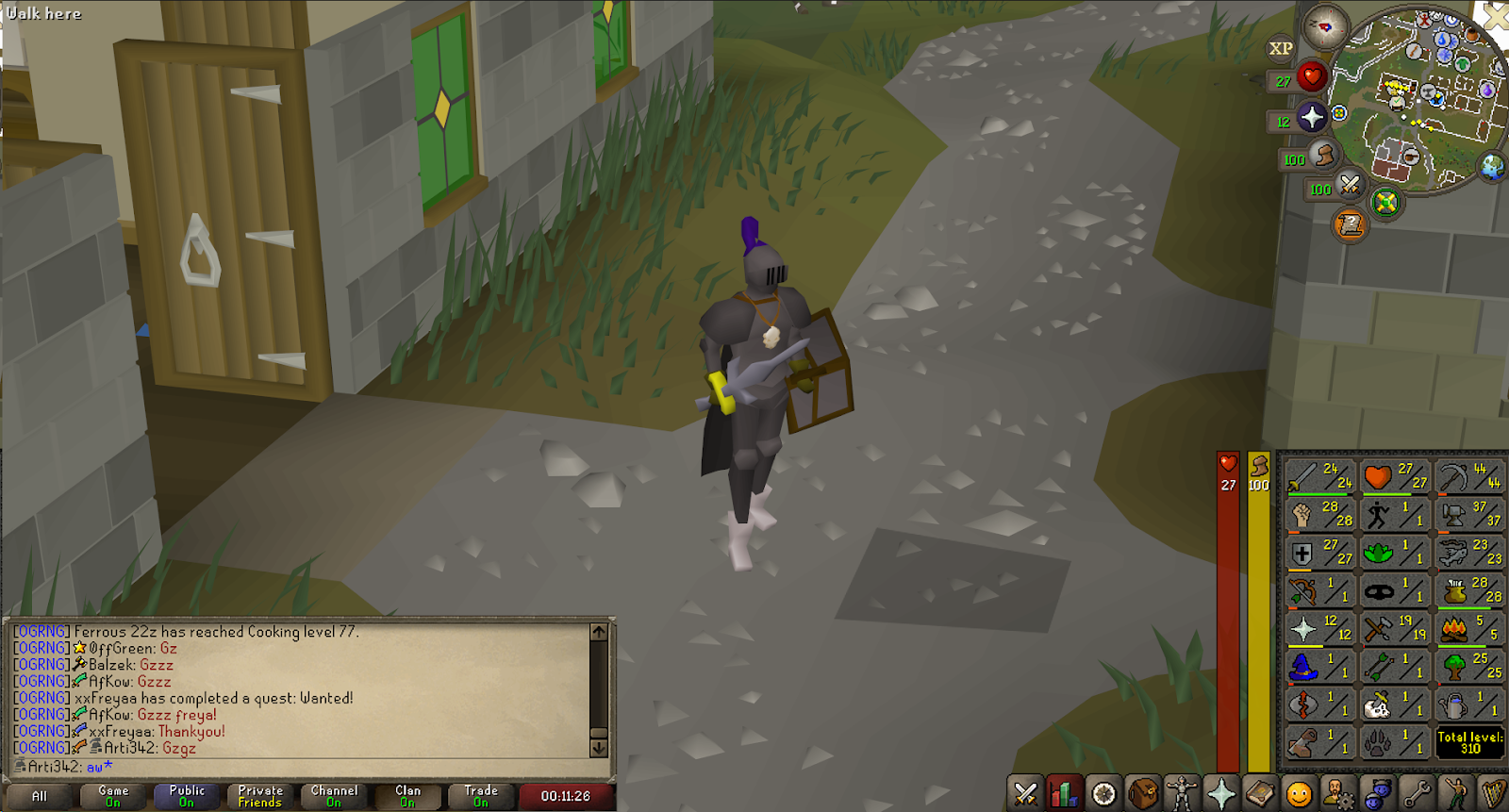Toggle run with the boot energy orb
This screenshot has width=1509, height=812.
click(x=1323, y=156)
